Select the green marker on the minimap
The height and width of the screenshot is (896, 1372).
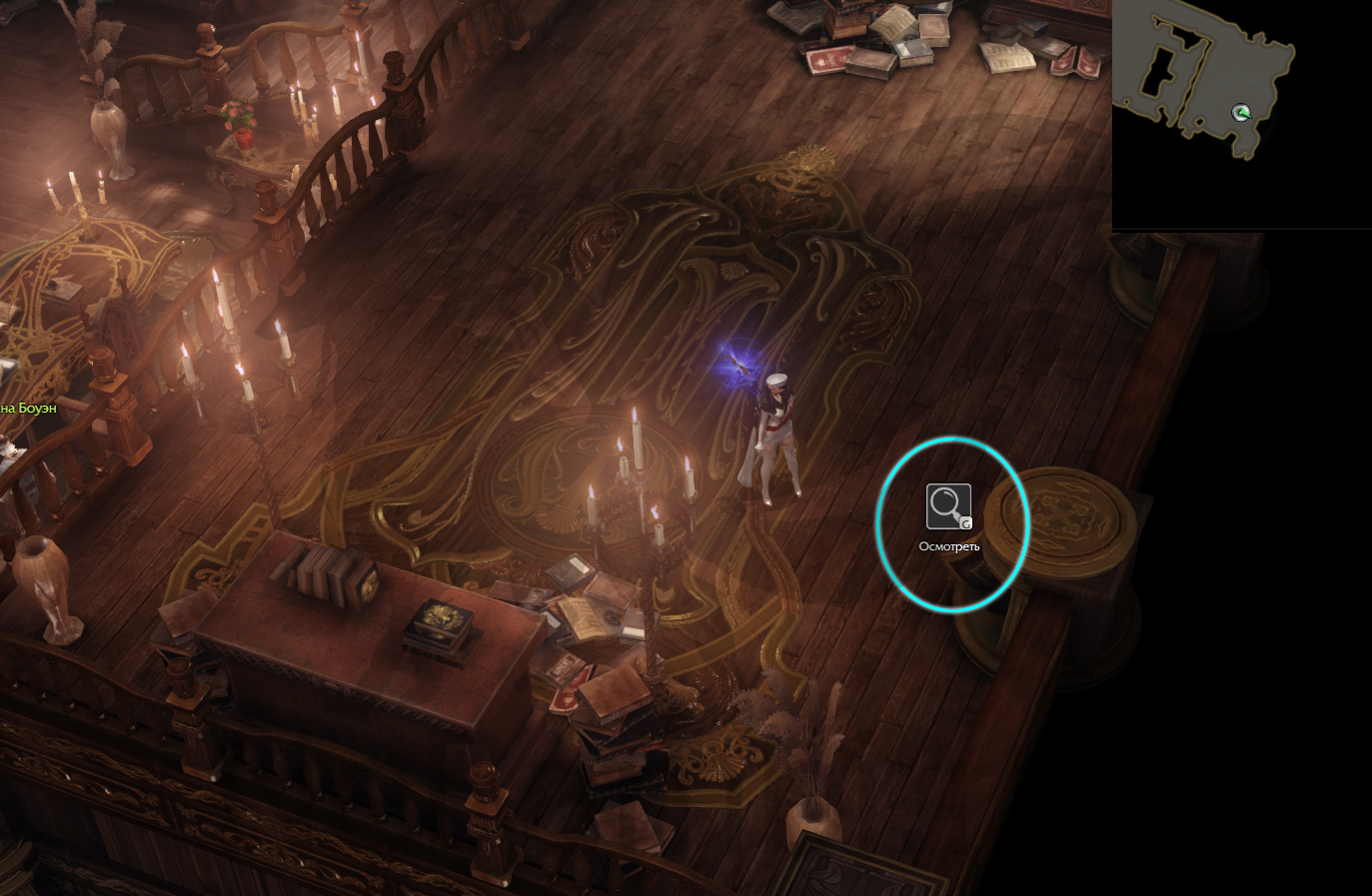[x=1241, y=113]
